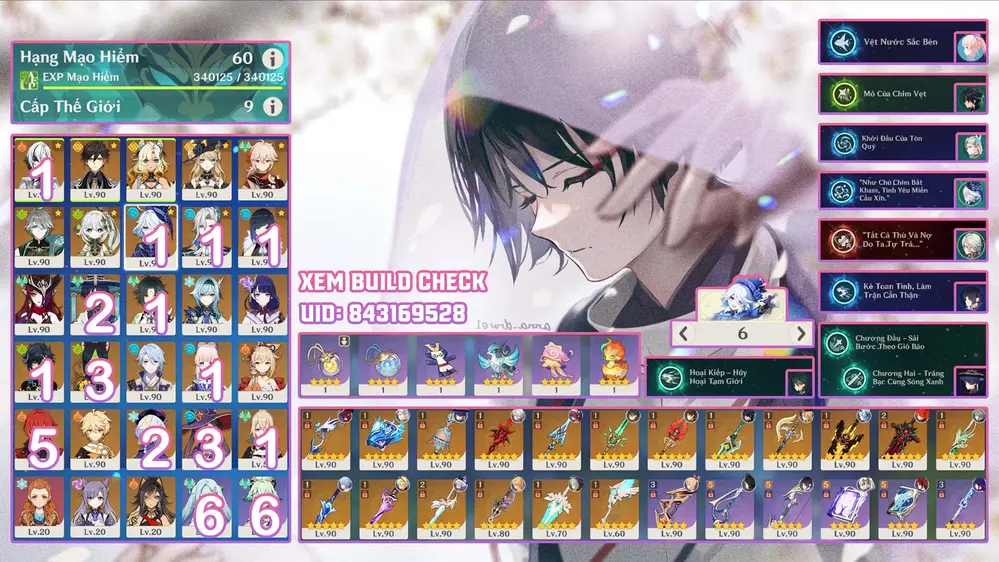Choose the pink jellyfish item slot
The width and height of the screenshot is (999, 562).
point(553,364)
